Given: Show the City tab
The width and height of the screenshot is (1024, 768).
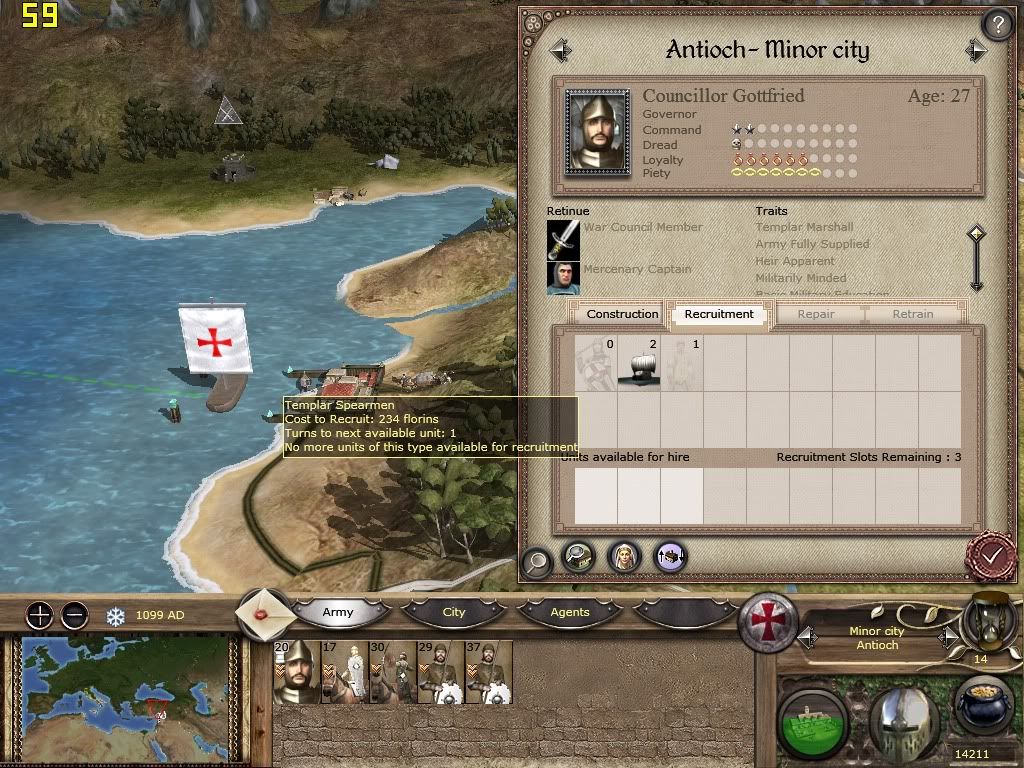Looking at the screenshot, I should coord(454,612).
